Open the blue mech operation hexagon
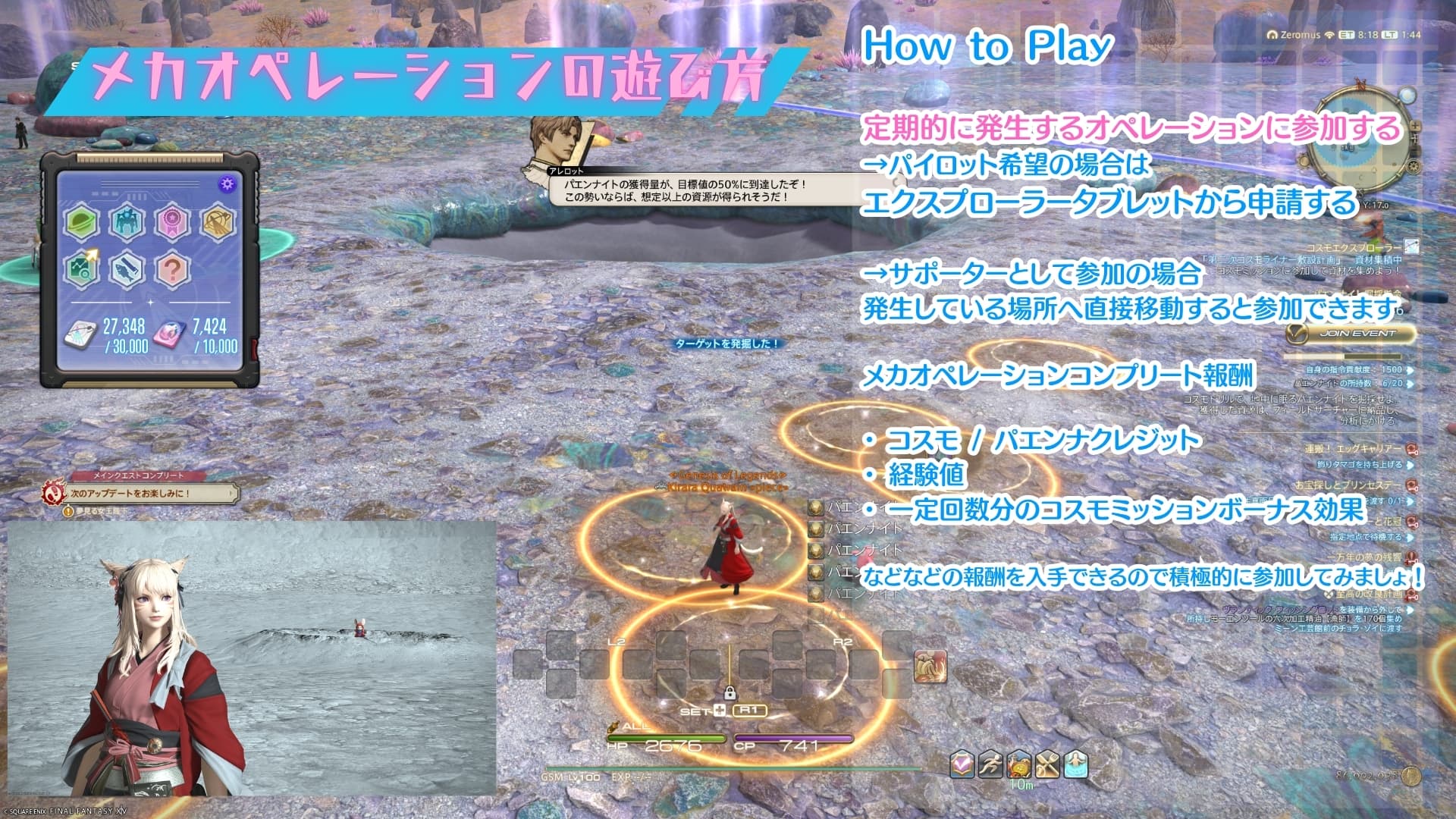This screenshot has height=819, width=1456. click(x=127, y=223)
